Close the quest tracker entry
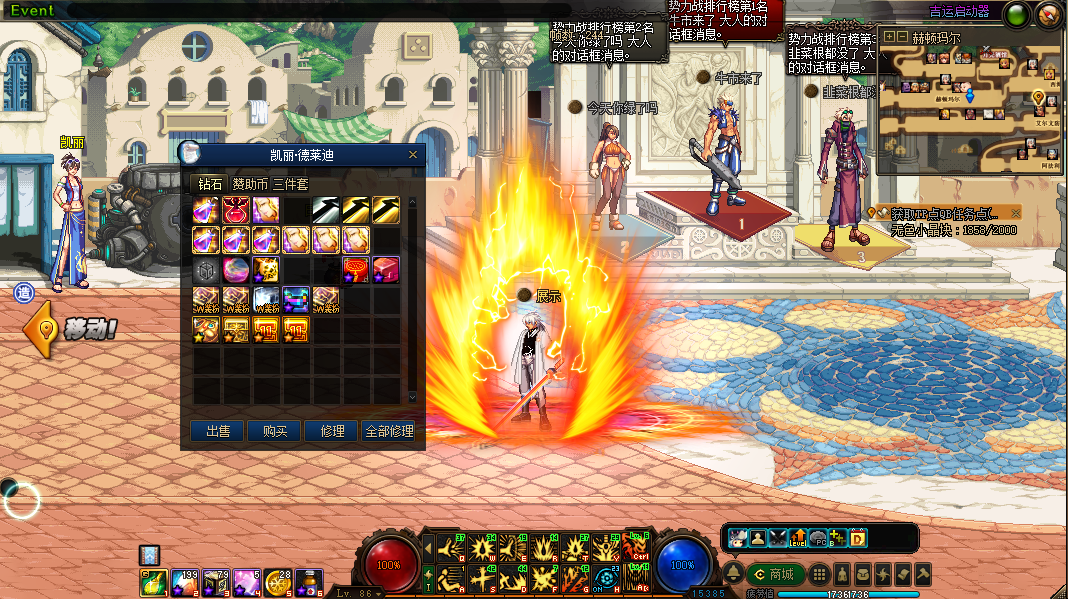 (x=1016, y=213)
